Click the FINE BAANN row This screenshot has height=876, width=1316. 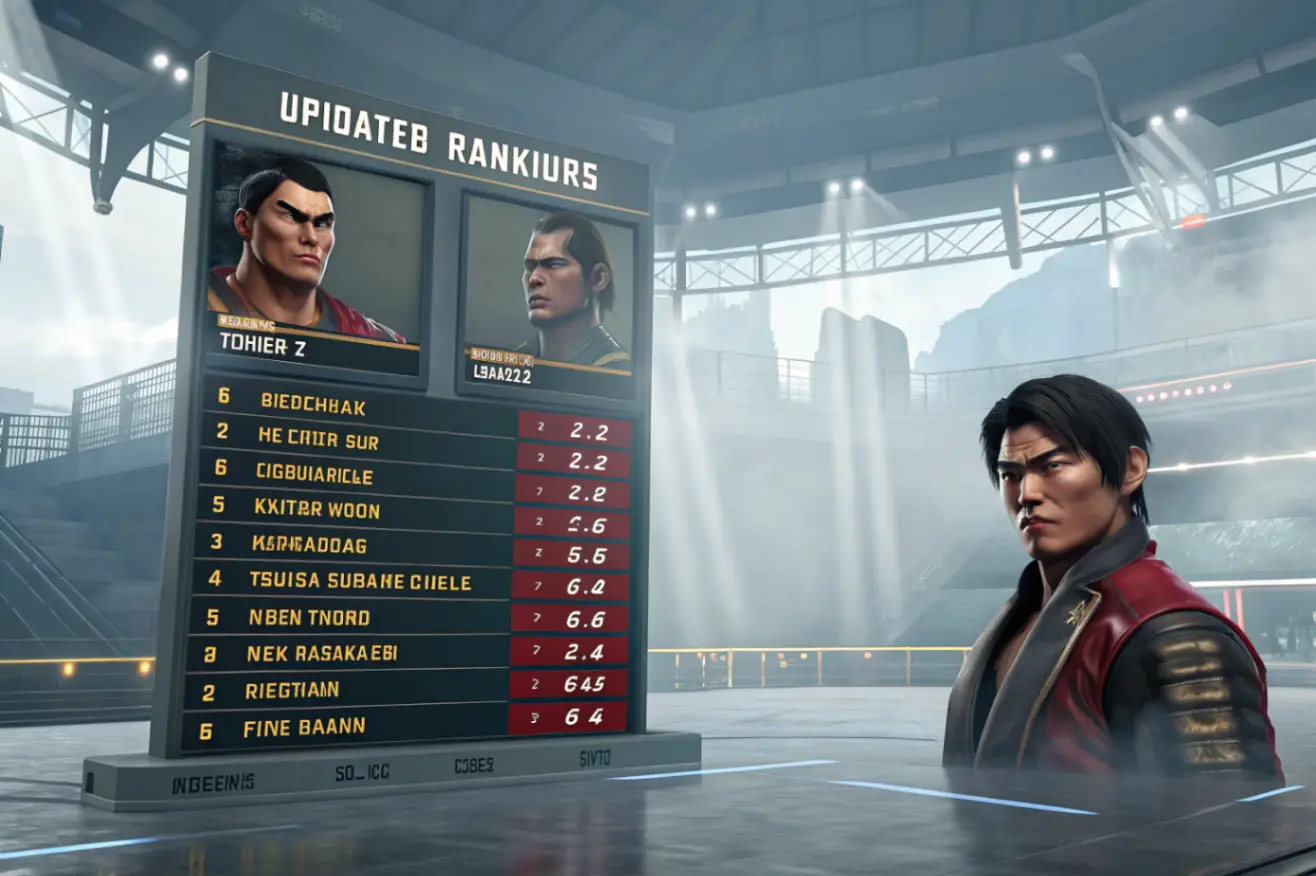410,727
